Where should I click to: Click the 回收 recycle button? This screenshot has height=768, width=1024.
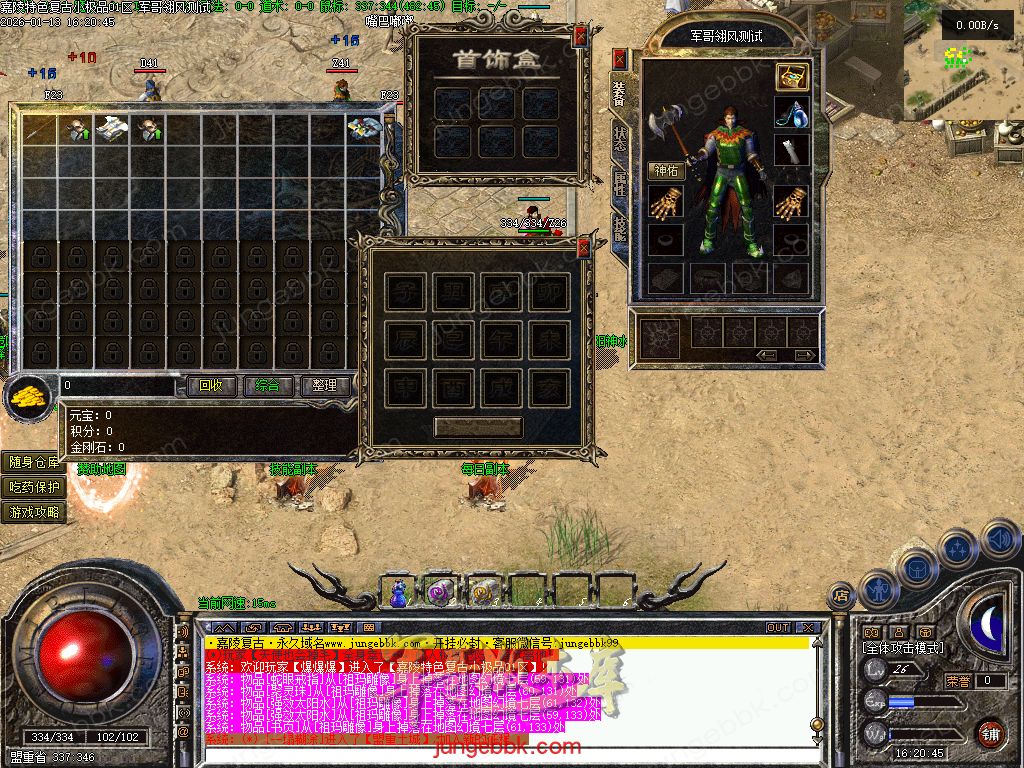click(x=211, y=385)
